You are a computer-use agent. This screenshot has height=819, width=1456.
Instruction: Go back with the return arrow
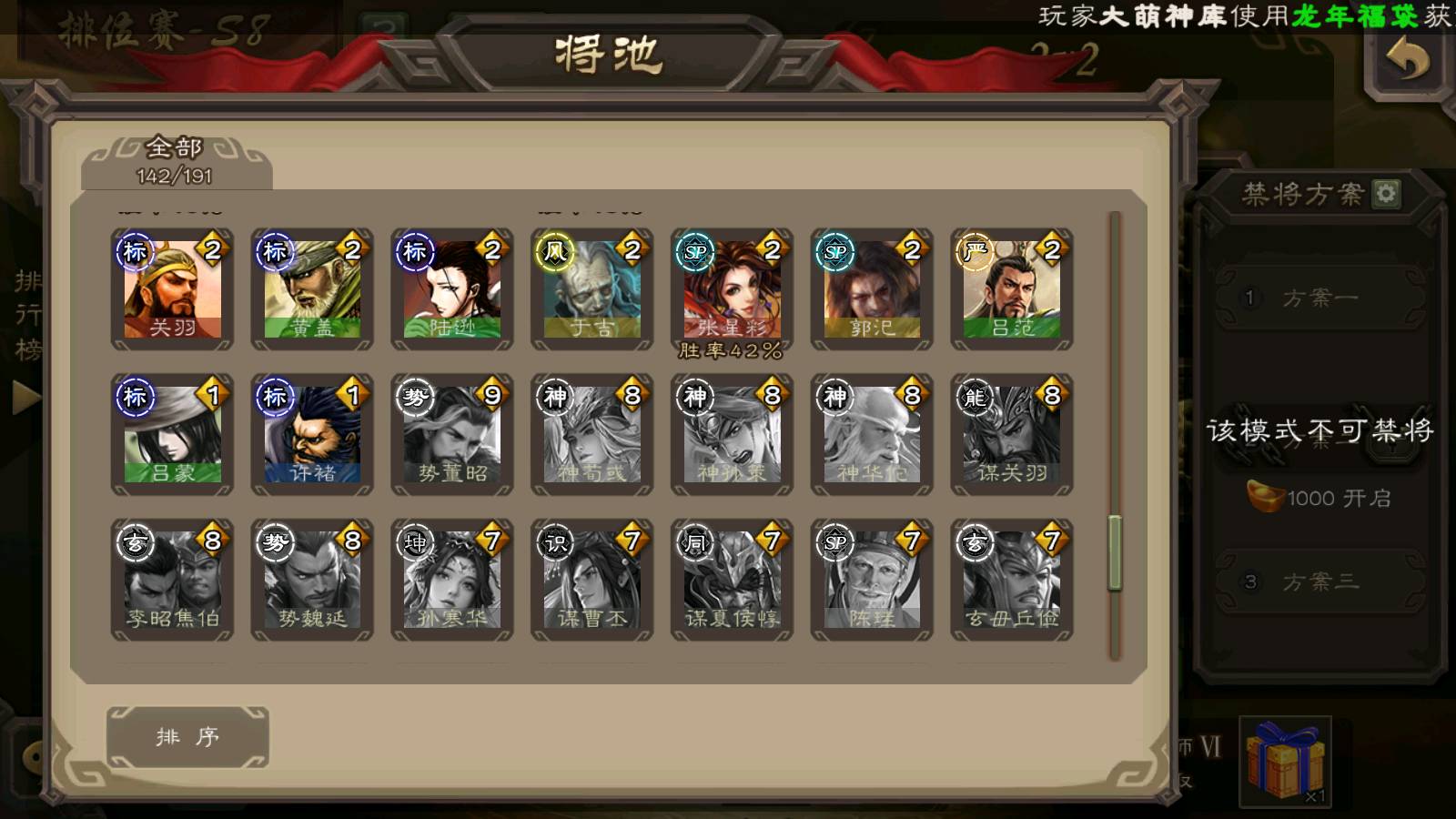click(1407, 62)
